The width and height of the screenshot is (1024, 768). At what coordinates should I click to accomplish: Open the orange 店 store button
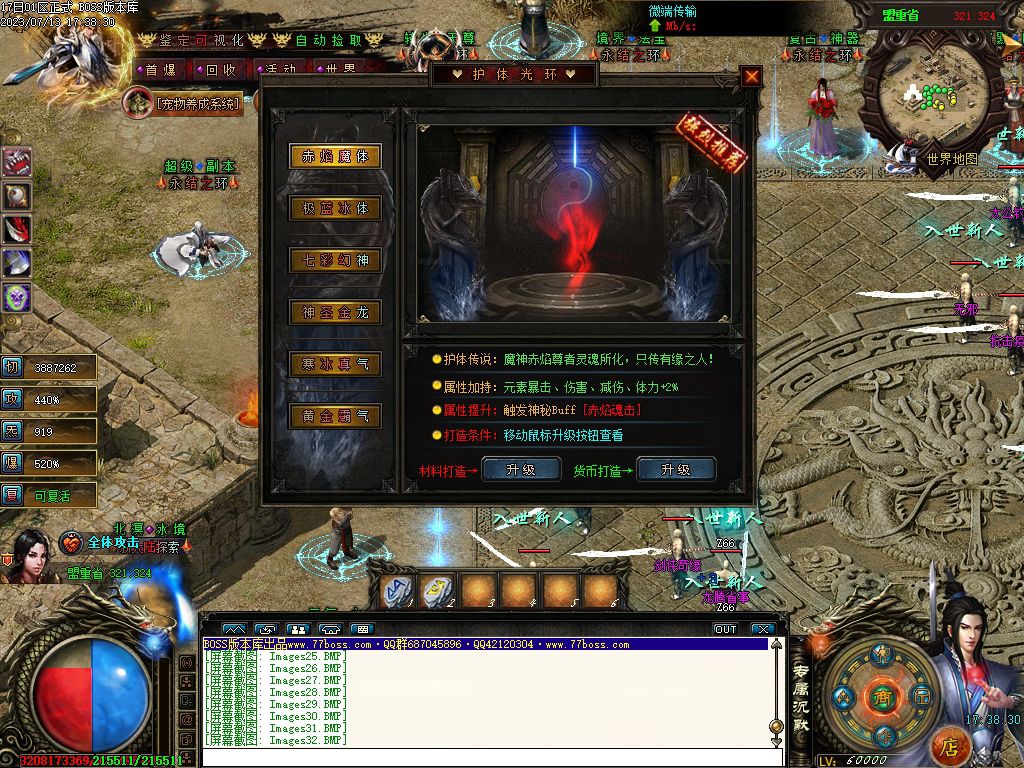tap(950, 745)
